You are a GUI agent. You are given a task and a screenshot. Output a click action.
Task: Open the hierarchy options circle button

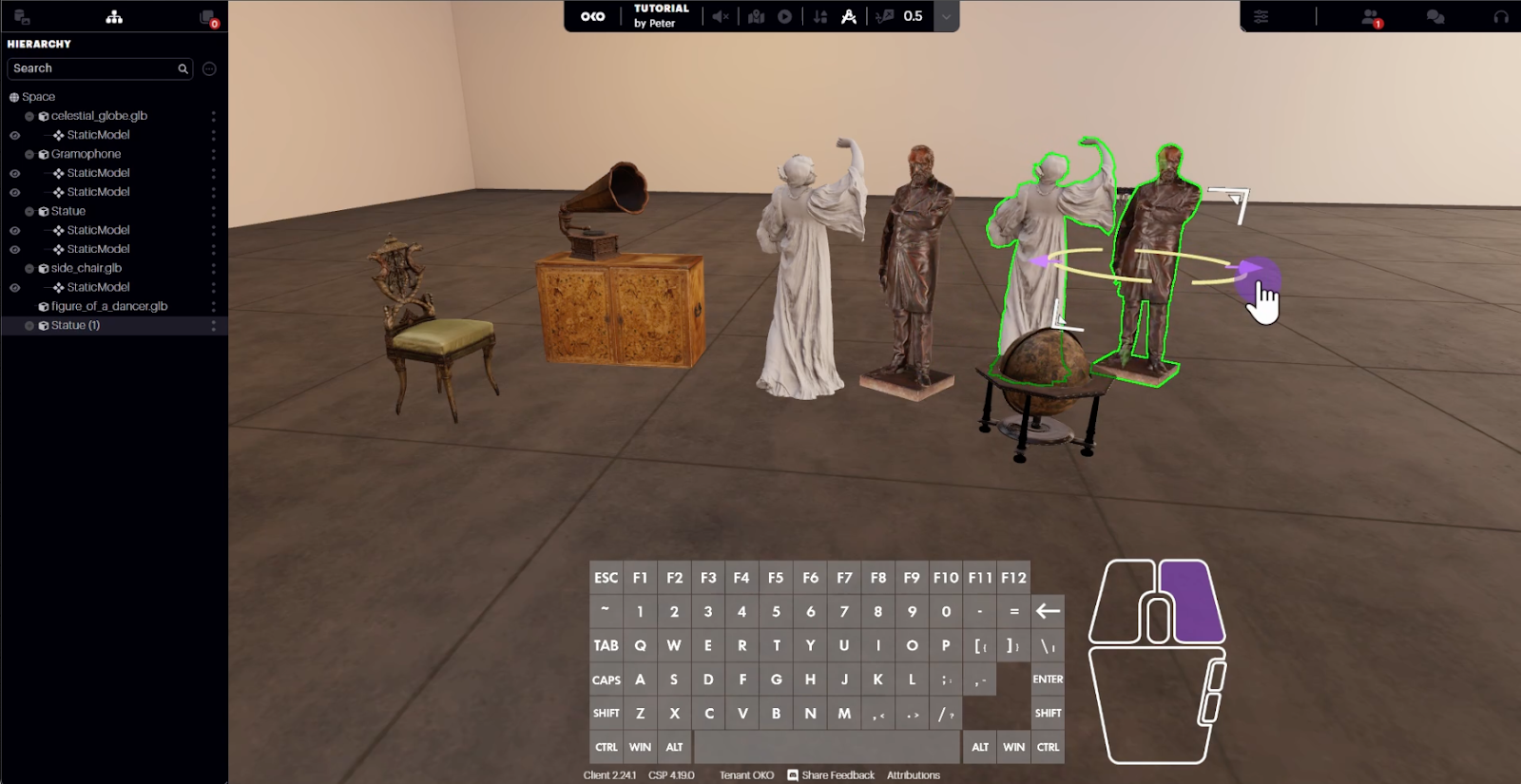(209, 68)
